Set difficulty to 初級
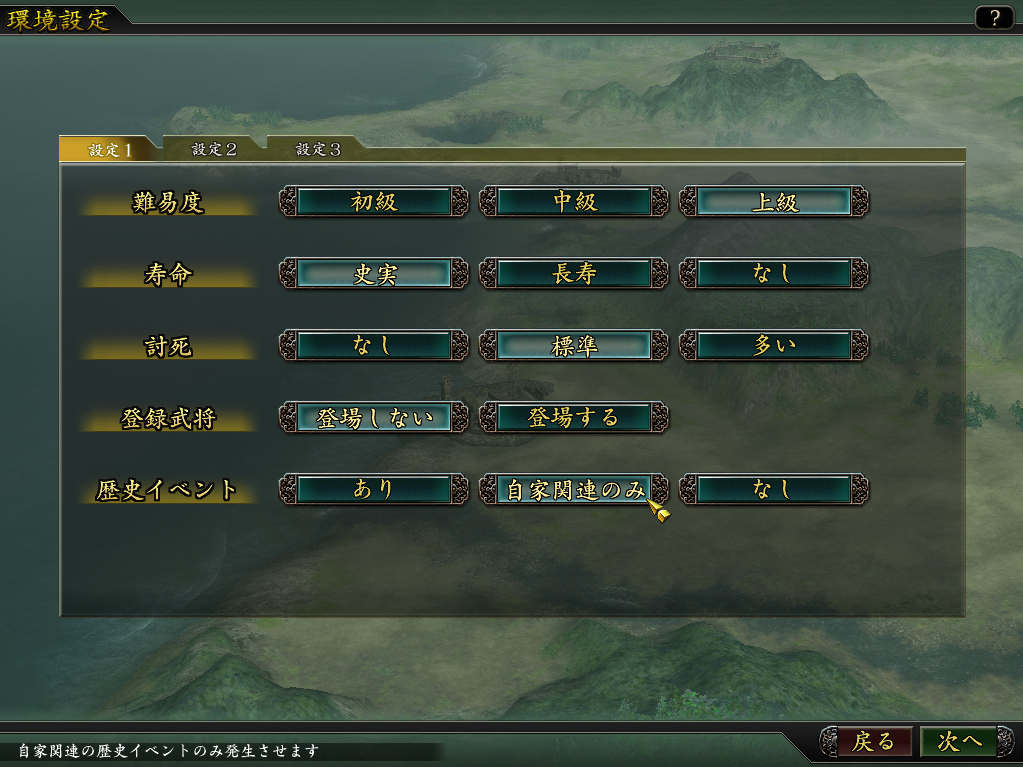Viewport: 1023px width, 767px height. tap(374, 202)
